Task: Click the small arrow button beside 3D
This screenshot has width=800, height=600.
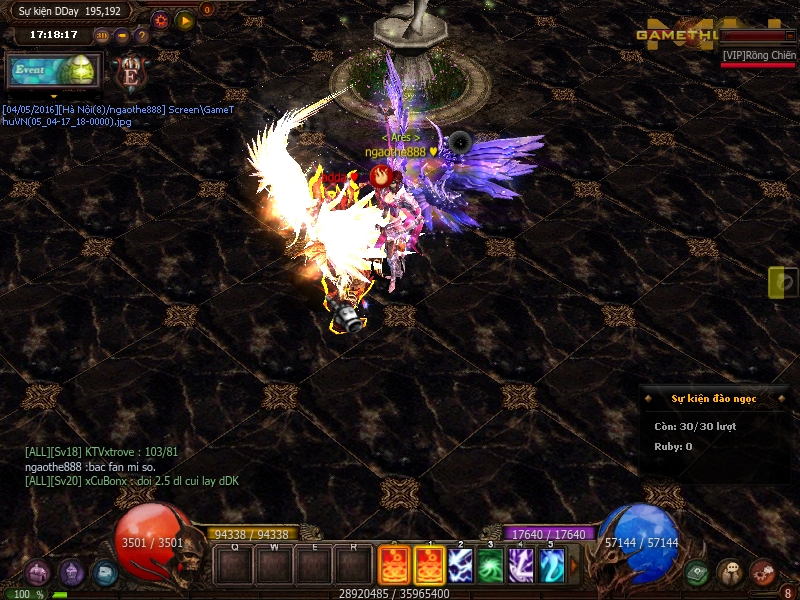Action: 122,35
